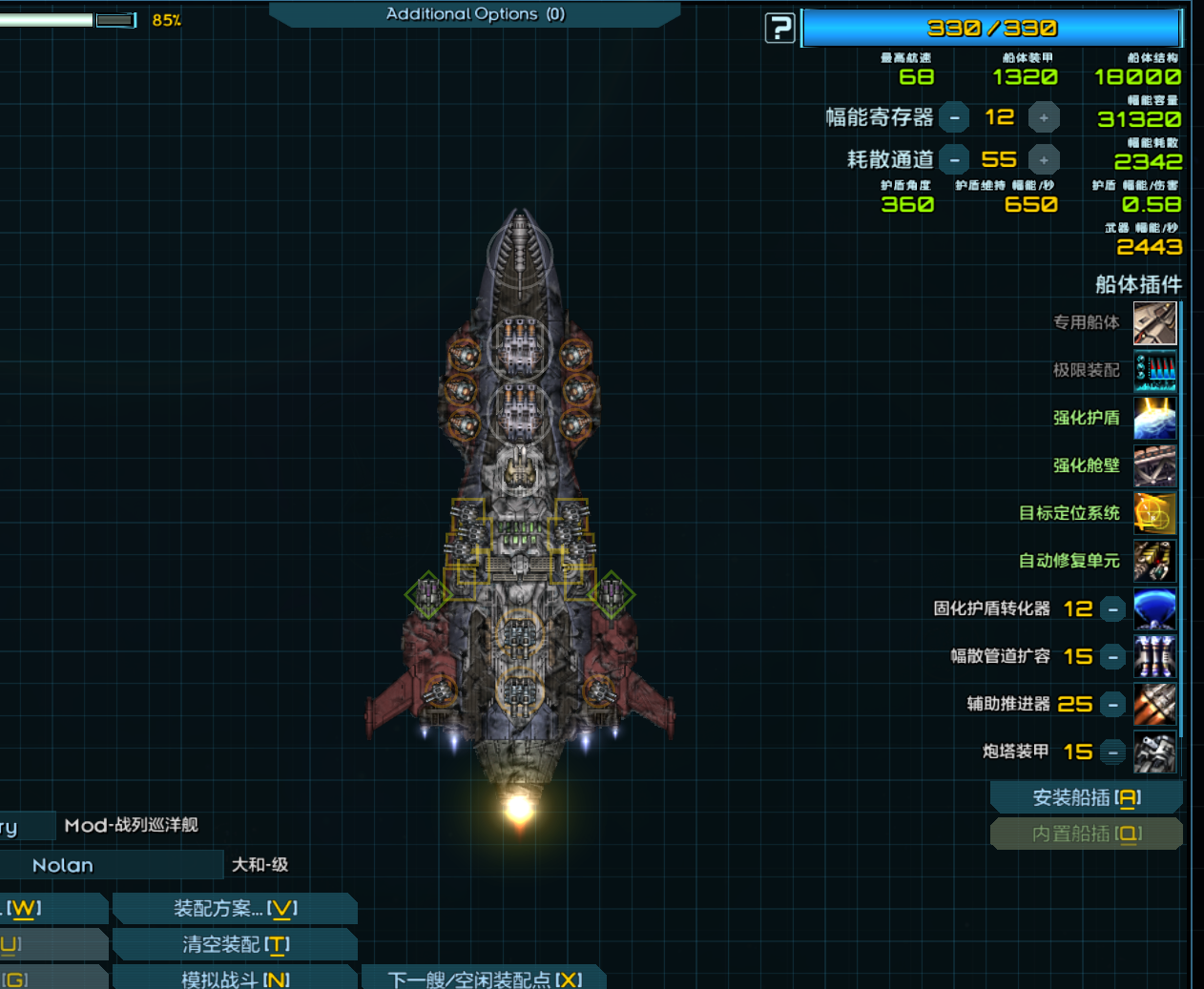This screenshot has height=989, width=1204.
Task: Reduce 耗散通道 vents using minus button
Action: tap(954, 160)
